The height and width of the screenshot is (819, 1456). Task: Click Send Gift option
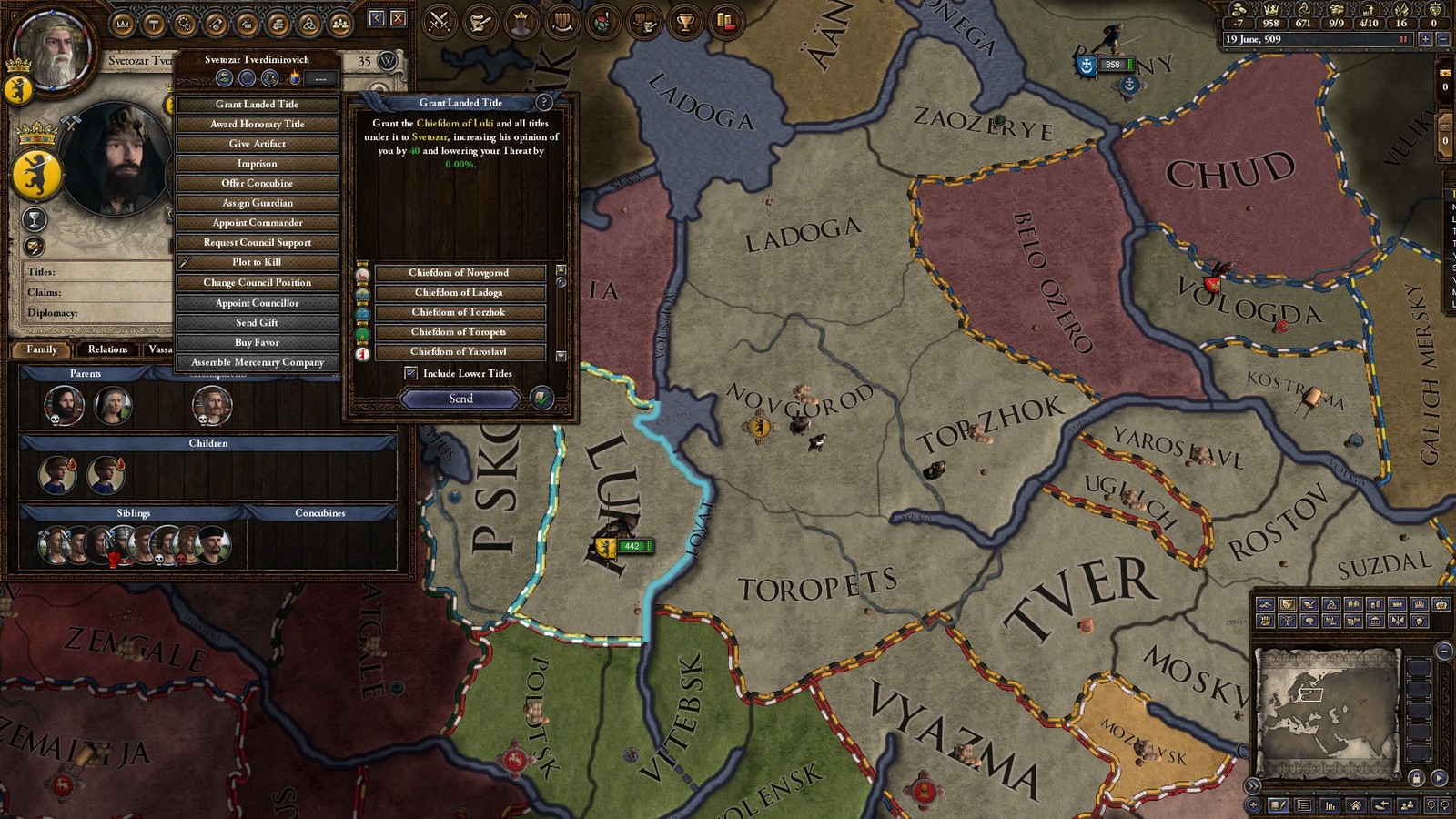coord(257,322)
